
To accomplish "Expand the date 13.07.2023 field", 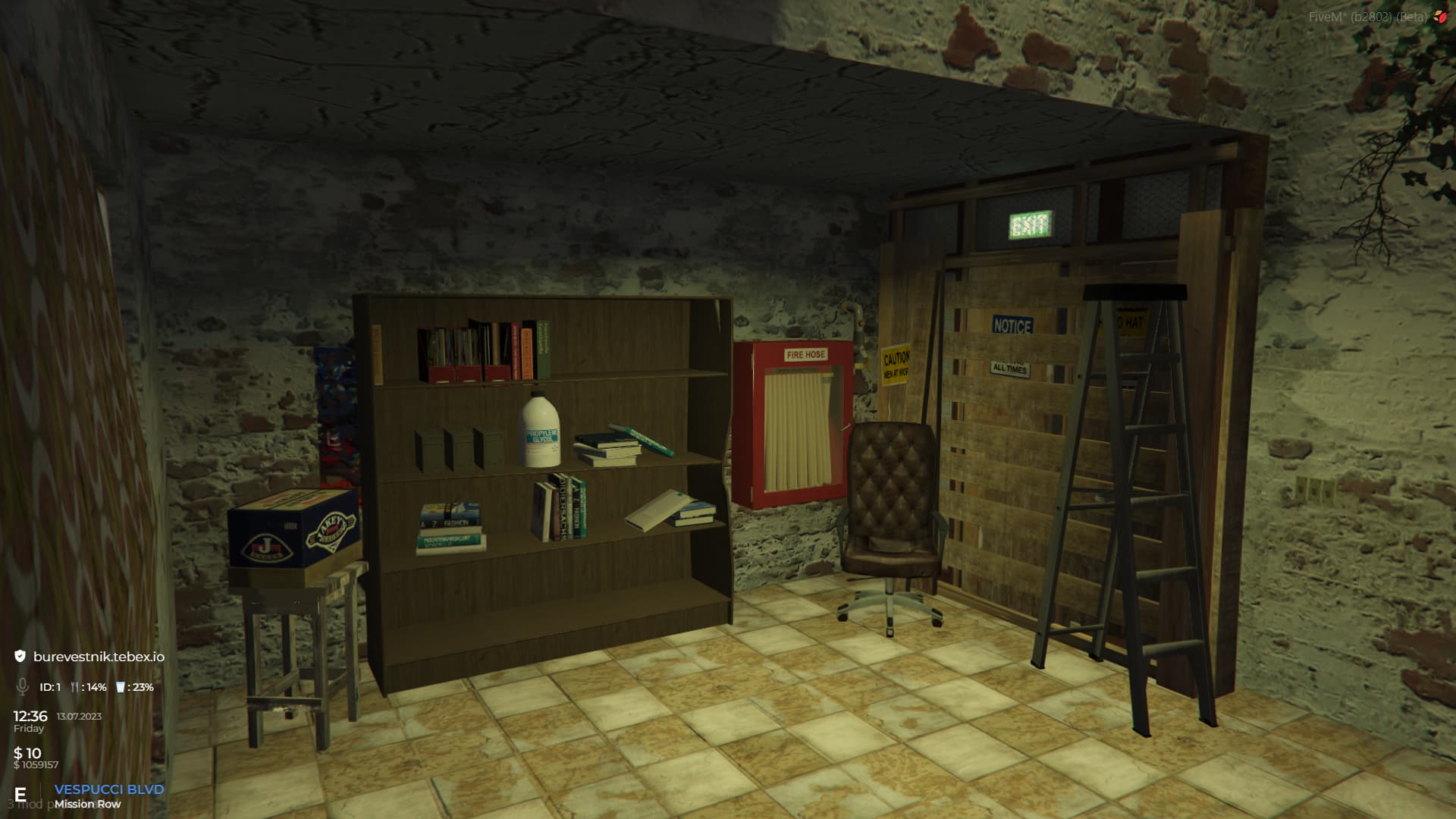I will 78,718.
